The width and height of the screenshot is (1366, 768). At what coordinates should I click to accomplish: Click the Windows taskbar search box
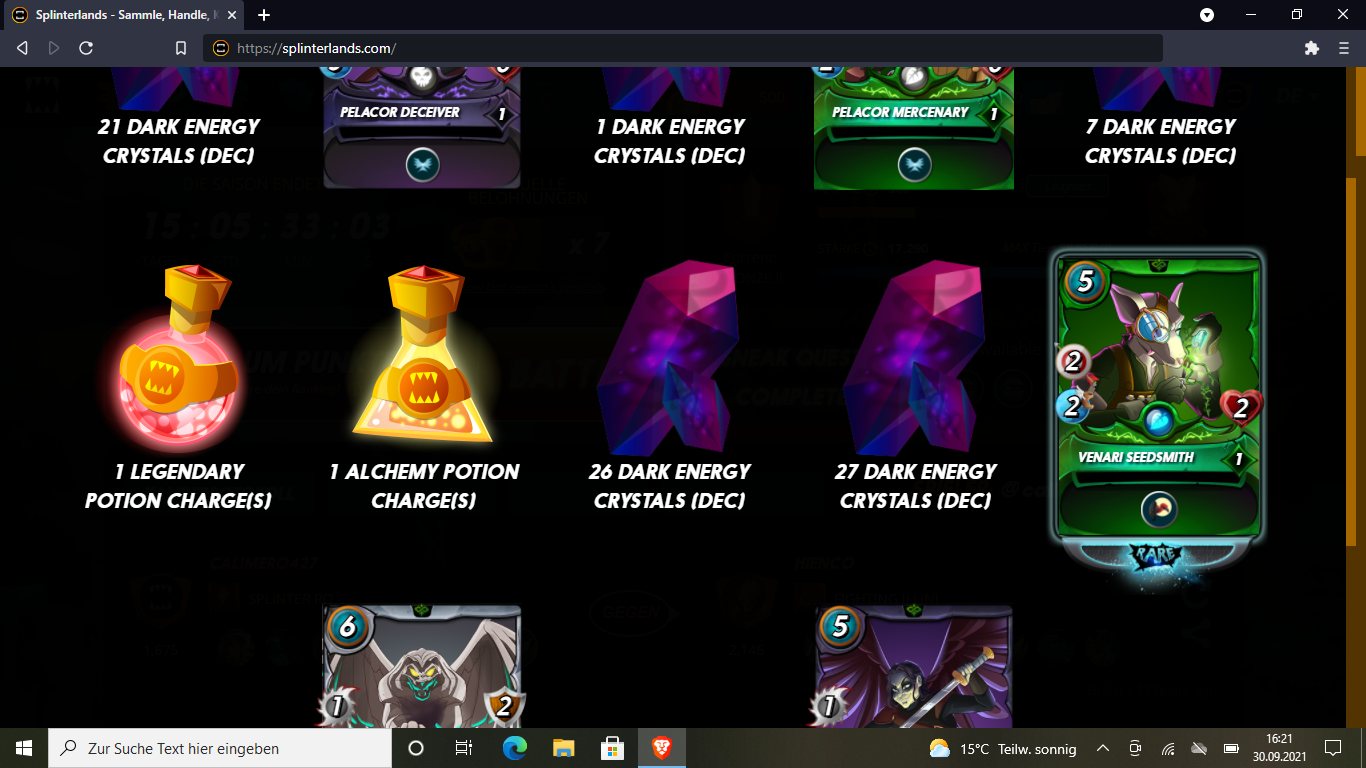(x=220, y=748)
